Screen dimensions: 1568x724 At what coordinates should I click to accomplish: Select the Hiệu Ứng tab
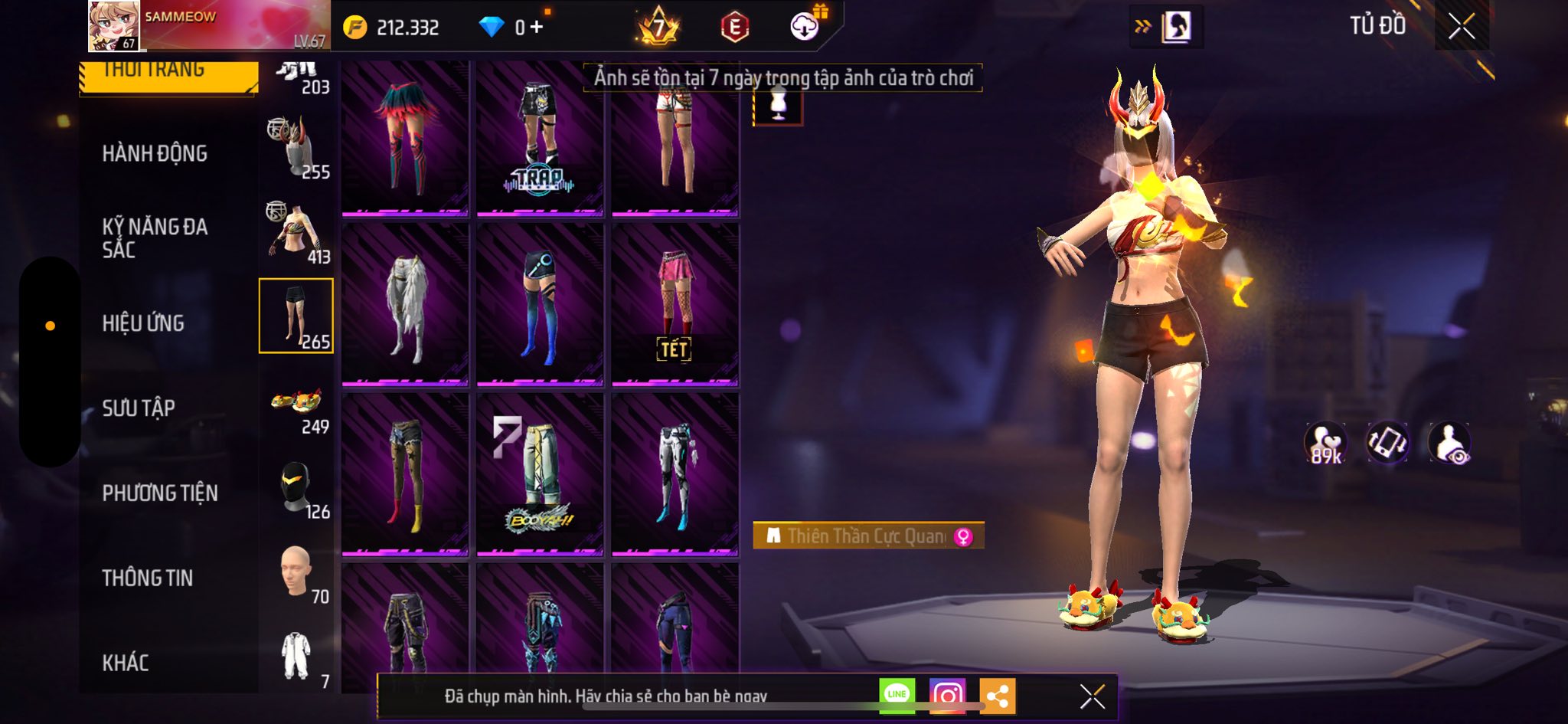pos(143,323)
